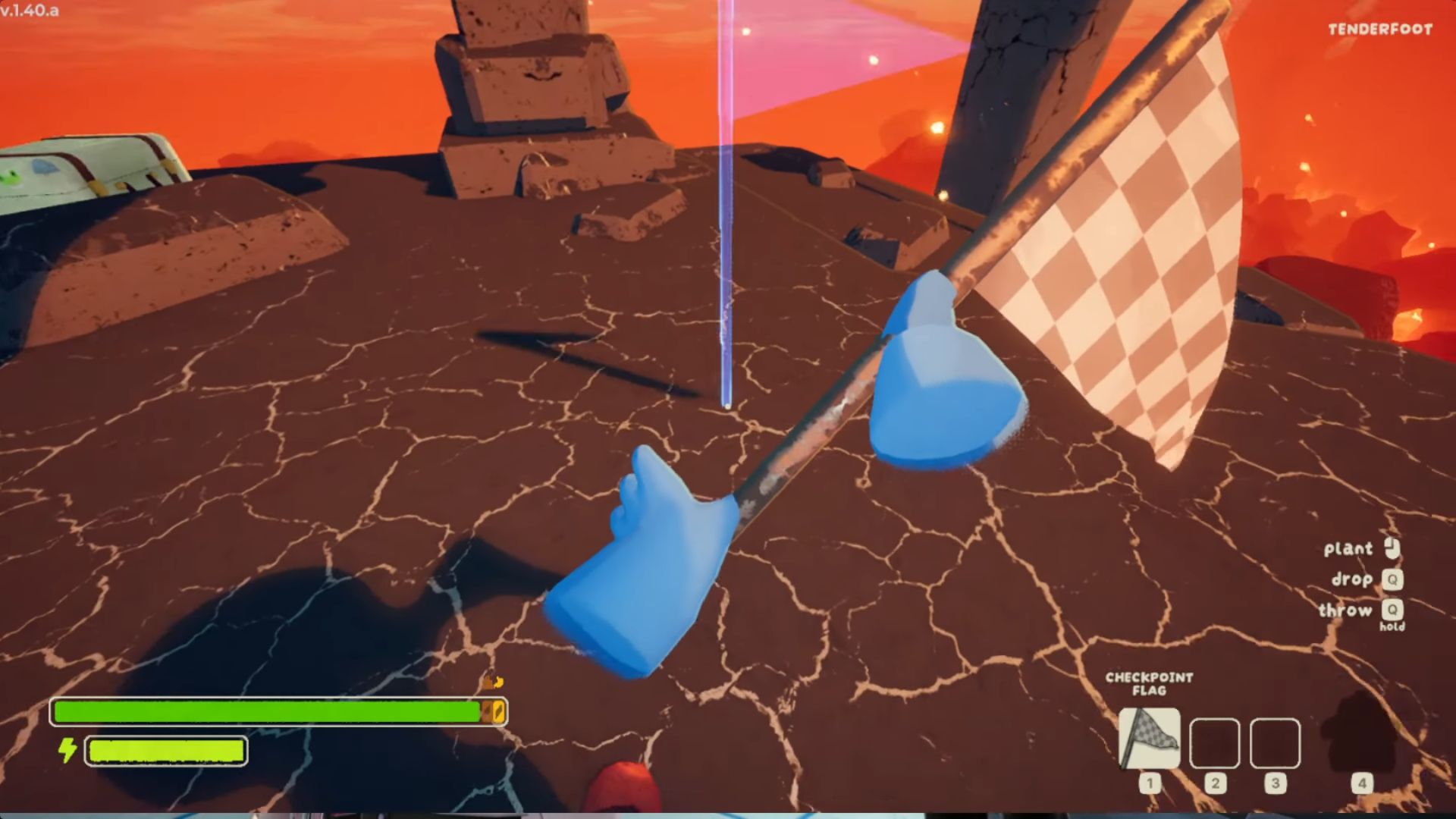Click the plant action label

pyautogui.click(x=1348, y=548)
